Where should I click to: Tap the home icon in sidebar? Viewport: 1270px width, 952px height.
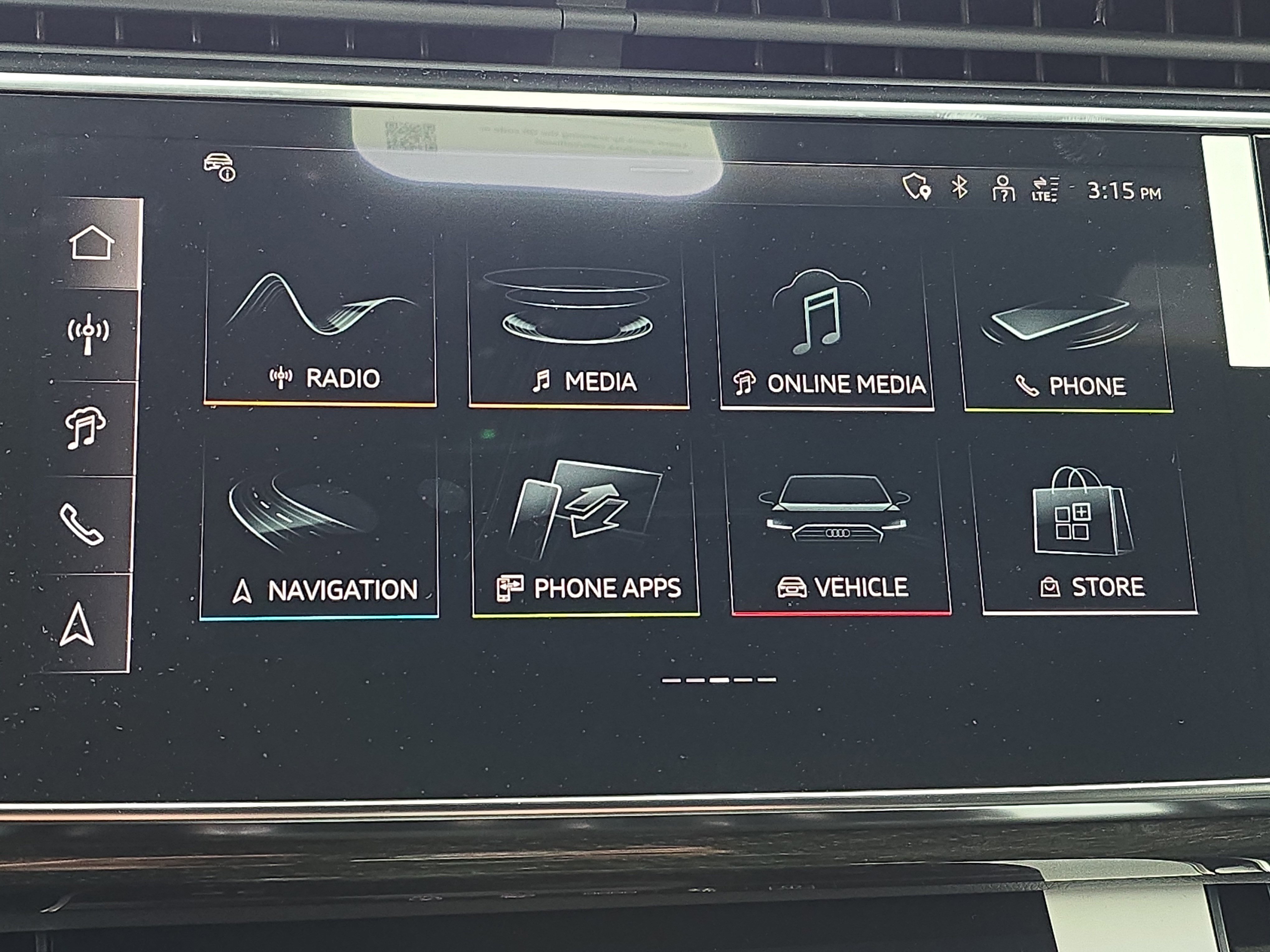(91, 243)
